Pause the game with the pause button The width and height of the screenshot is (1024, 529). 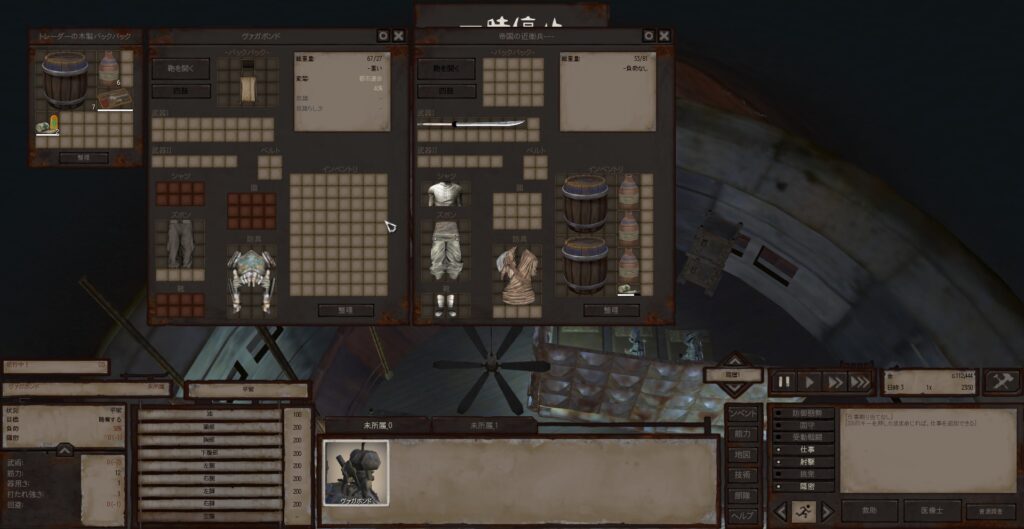click(784, 382)
